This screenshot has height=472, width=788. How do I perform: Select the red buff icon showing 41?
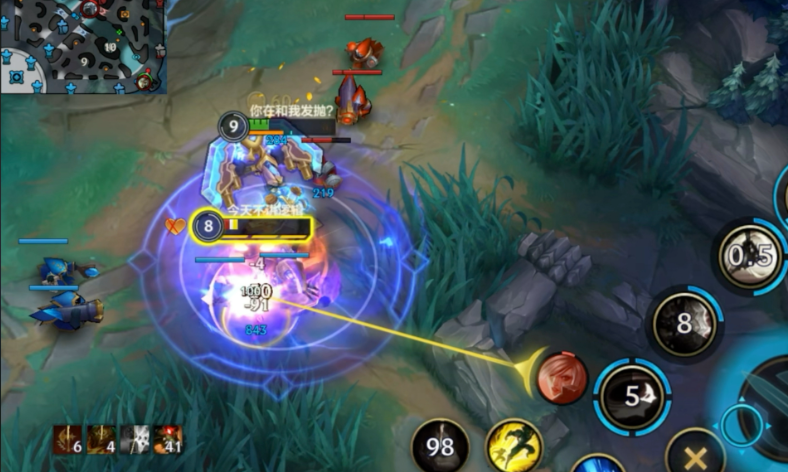tap(167, 440)
